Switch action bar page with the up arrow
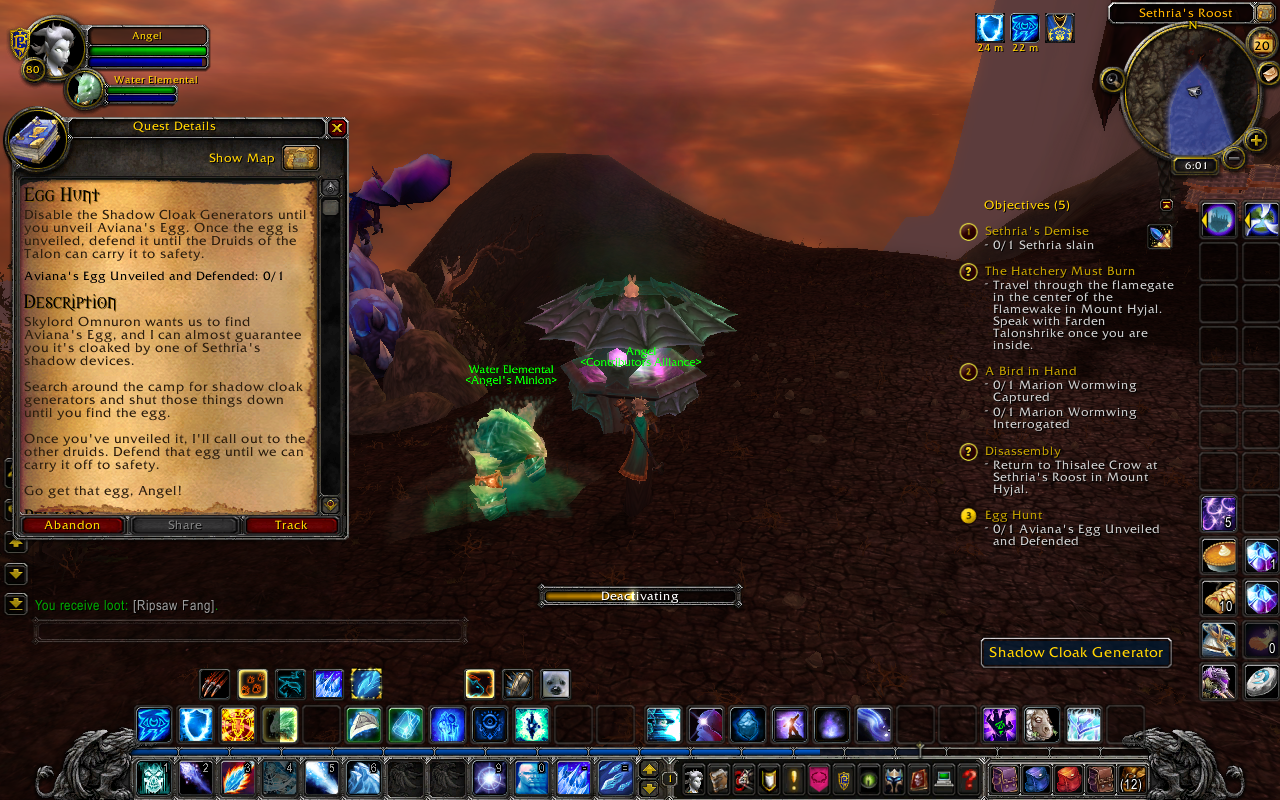This screenshot has height=800, width=1280. click(649, 769)
